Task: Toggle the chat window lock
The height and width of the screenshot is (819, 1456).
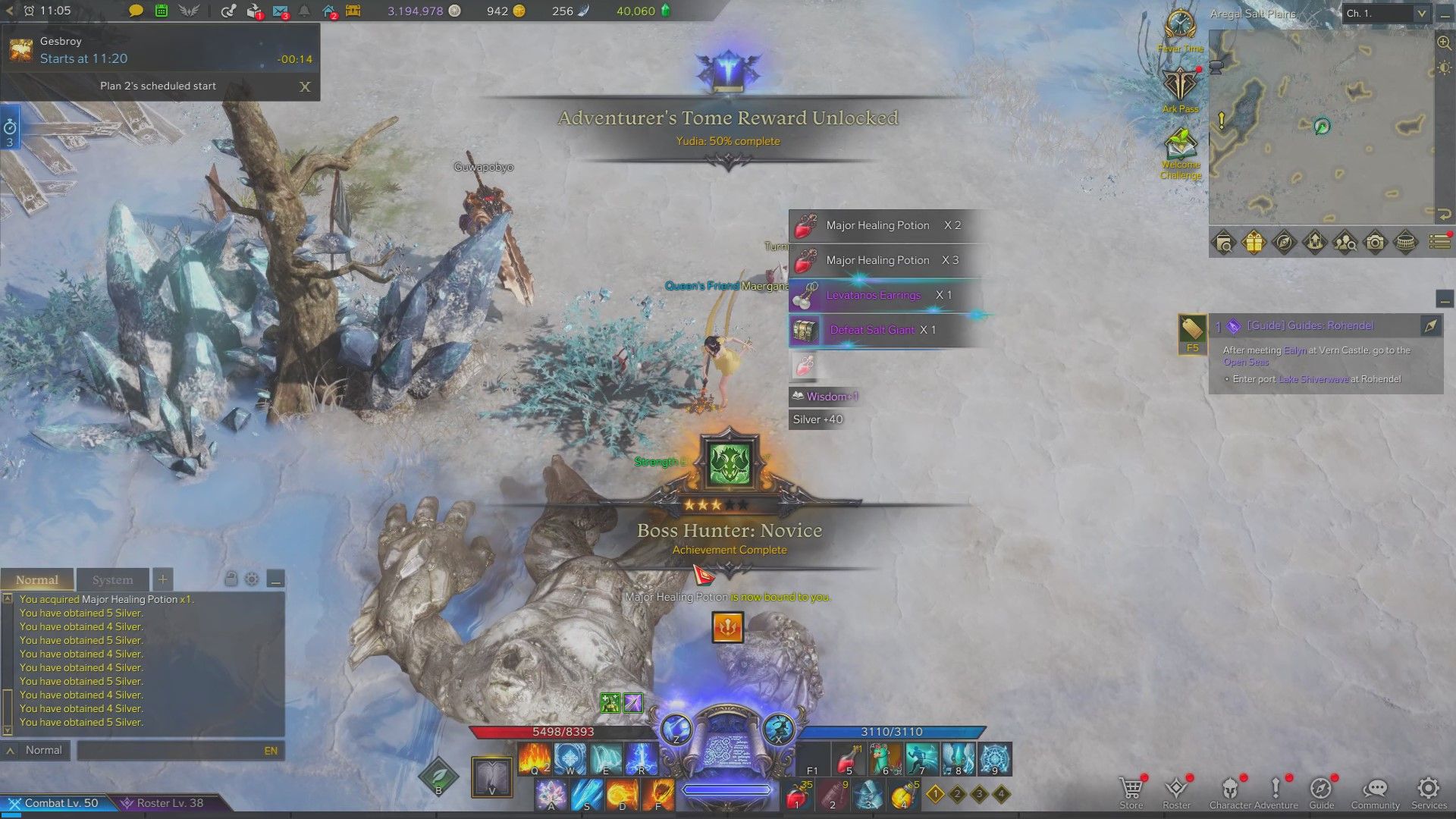Action: click(232, 579)
